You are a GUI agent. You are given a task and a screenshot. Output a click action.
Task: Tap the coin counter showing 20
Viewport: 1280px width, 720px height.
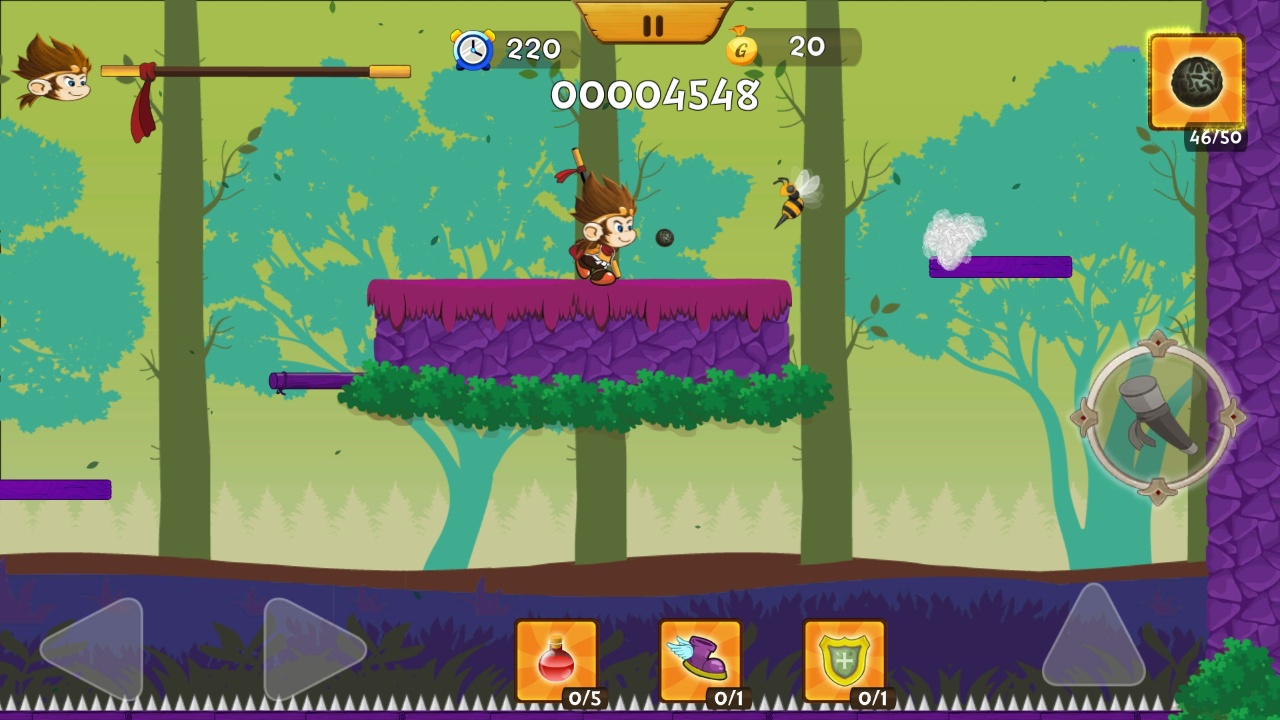806,46
